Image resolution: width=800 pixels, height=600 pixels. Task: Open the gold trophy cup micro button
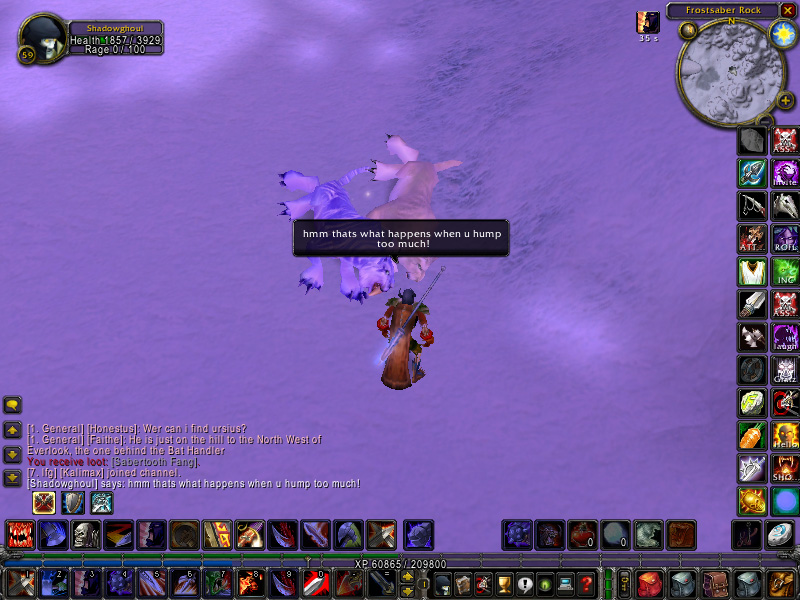click(504, 583)
